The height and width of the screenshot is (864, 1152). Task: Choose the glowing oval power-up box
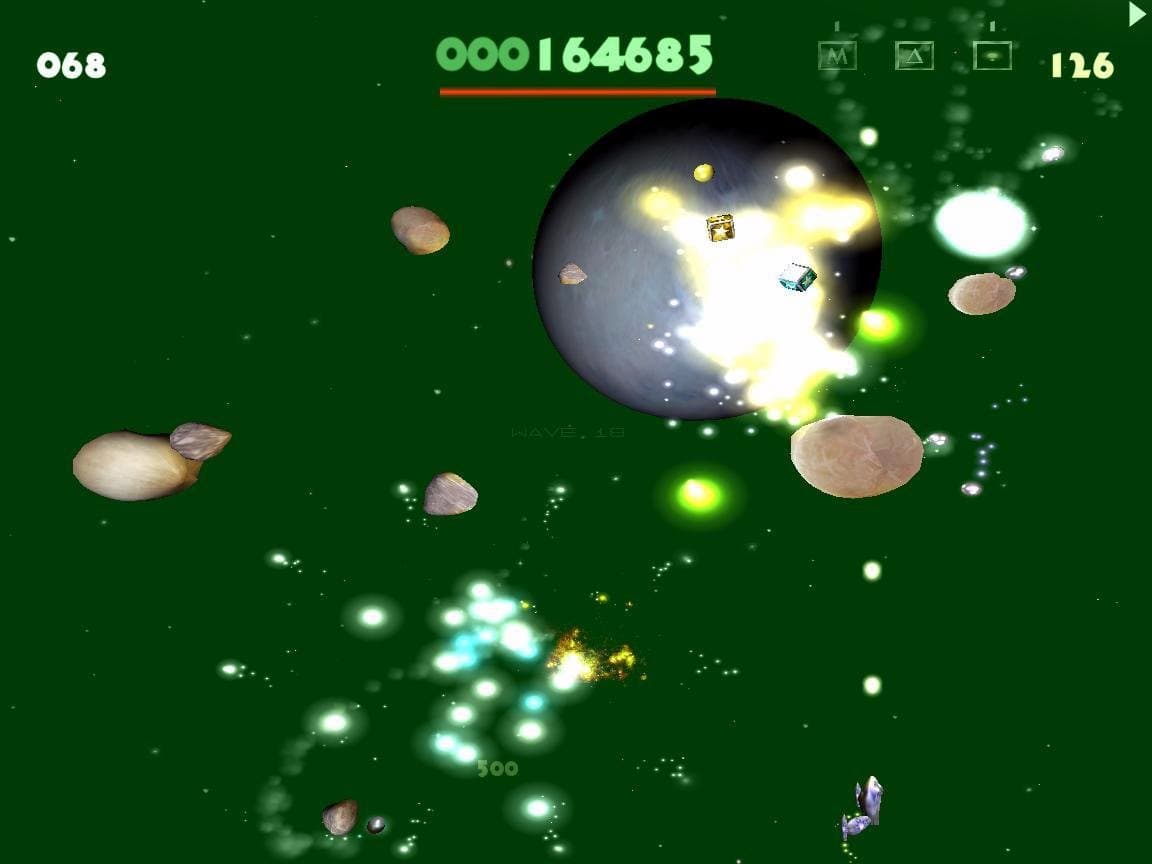coord(992,56)
